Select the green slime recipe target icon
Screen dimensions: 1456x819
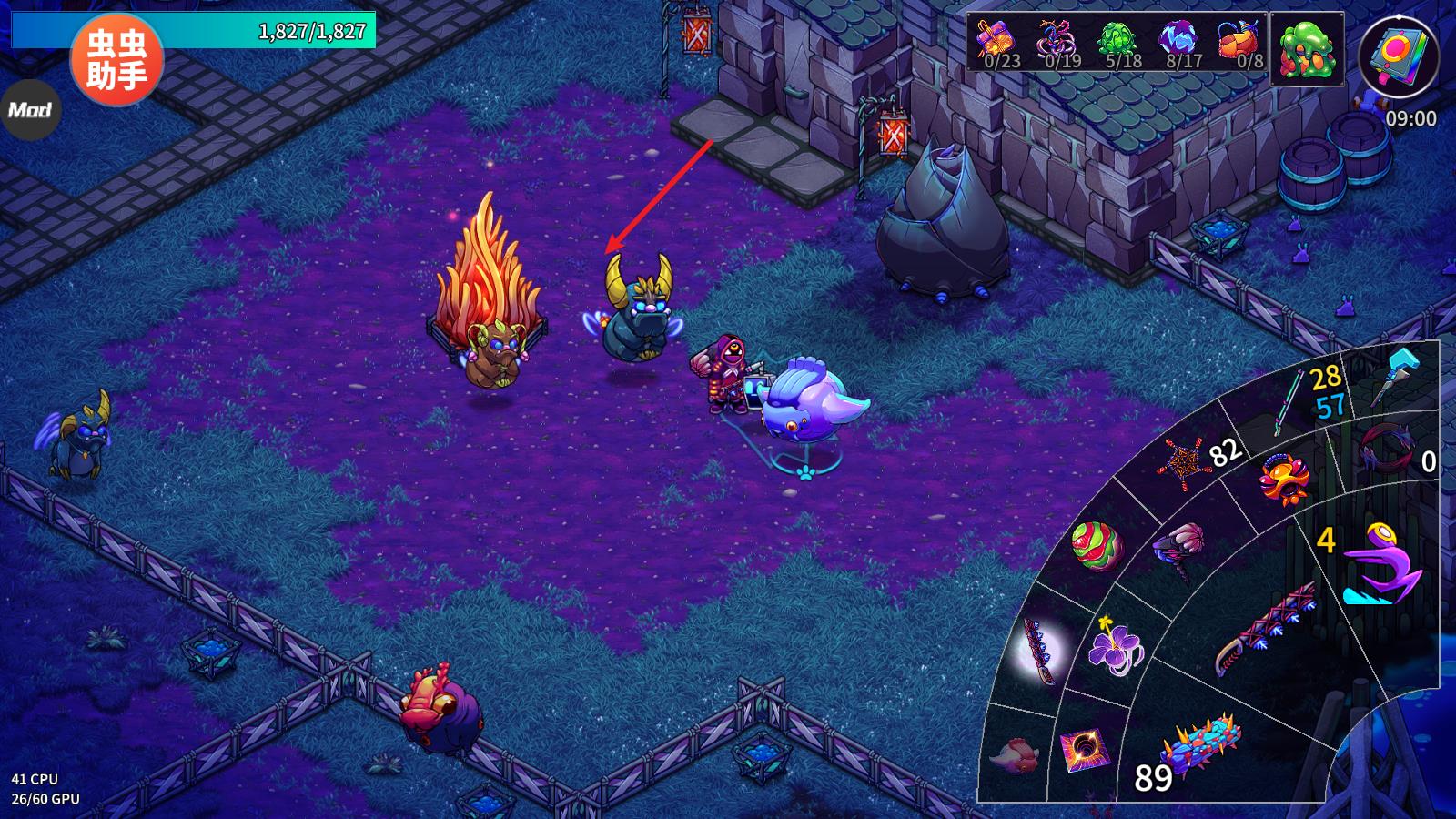1307,49
